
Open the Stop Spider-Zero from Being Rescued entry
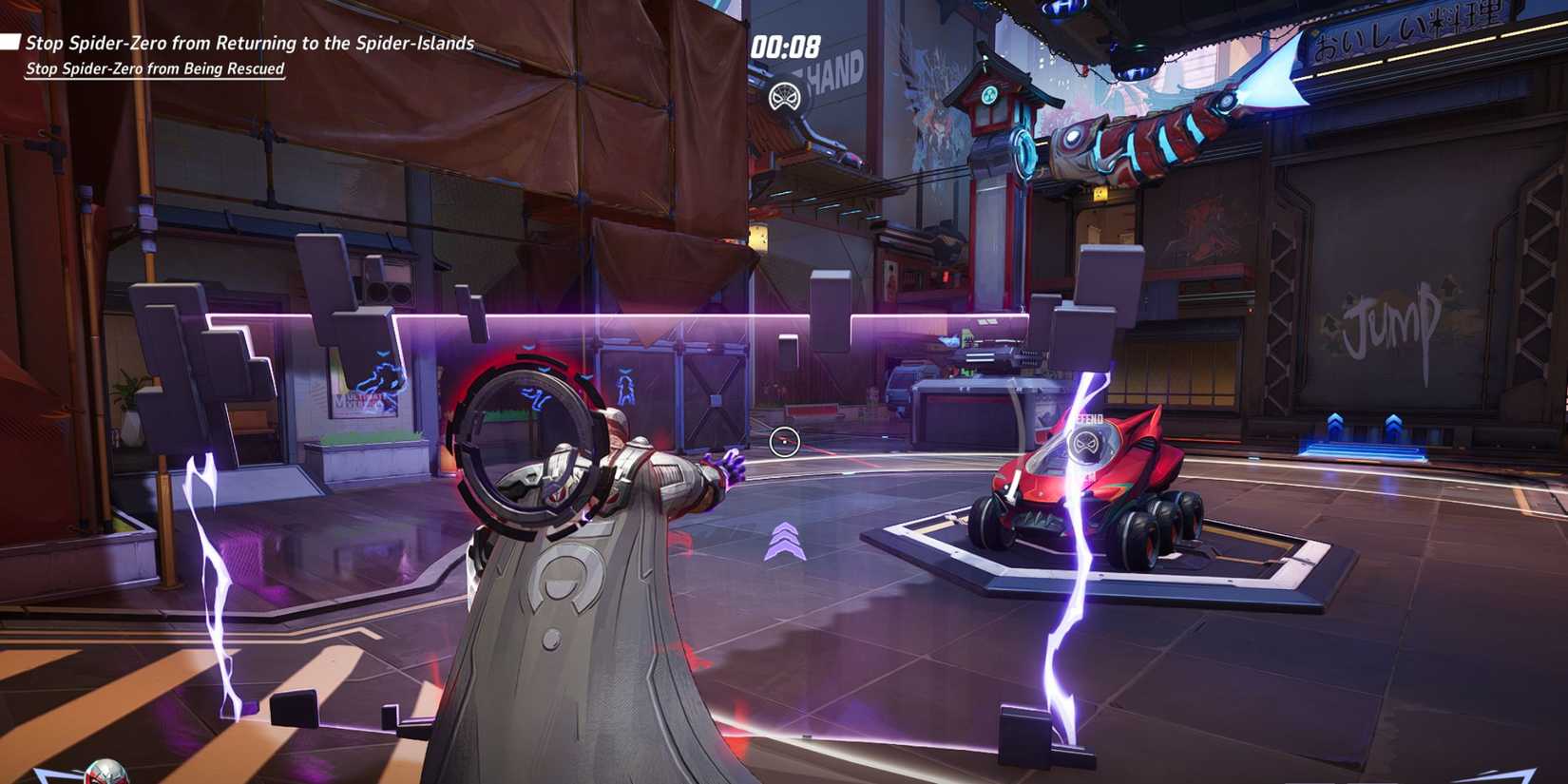click(157, 68)
